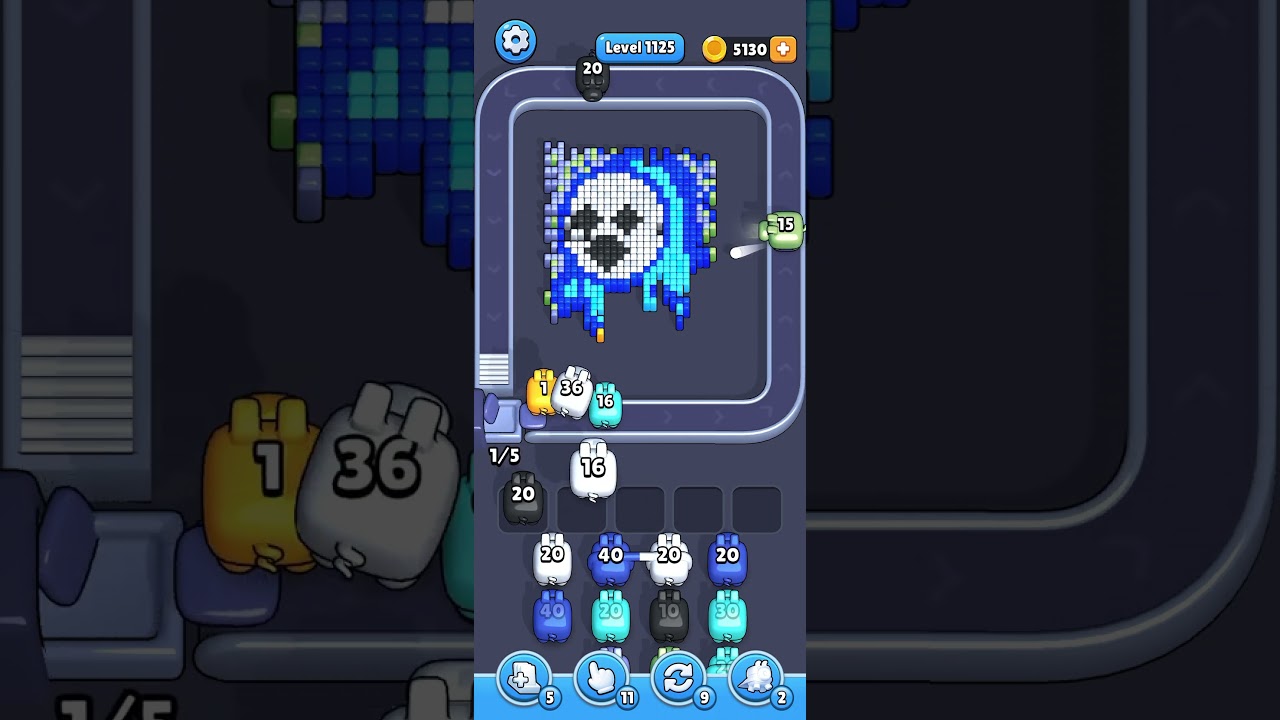Tap the orange plus to buy coins
The height and width of the screenshot is (720, 1280).
[x=785, y=47]
